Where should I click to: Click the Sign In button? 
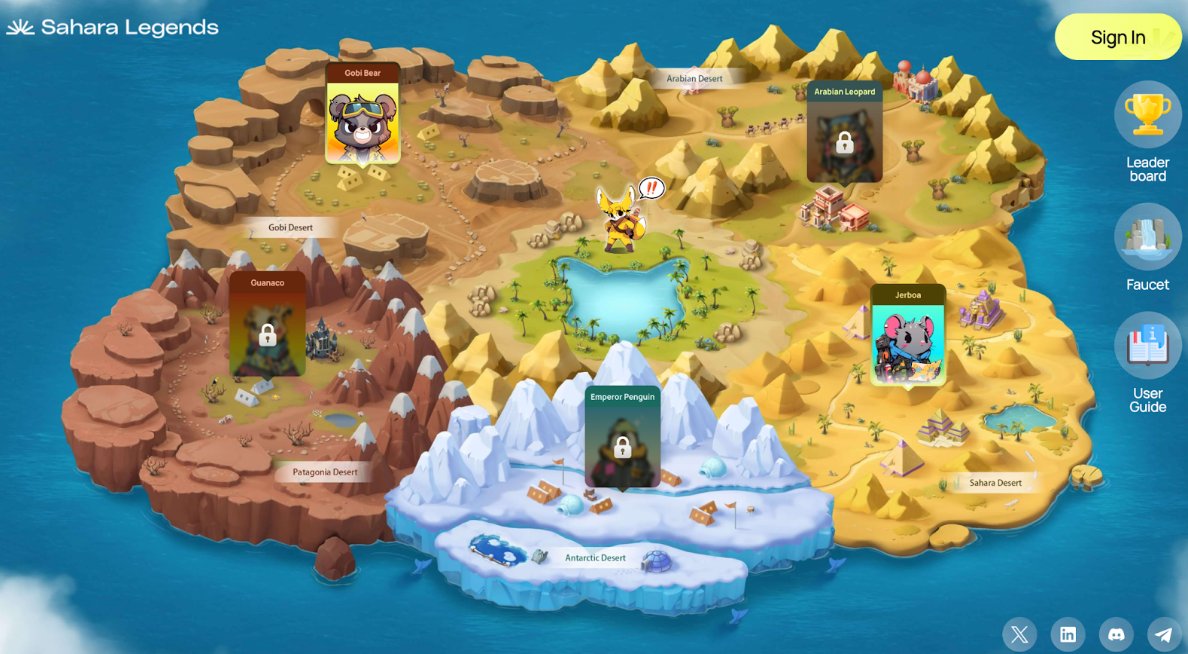pyautogui.click(x=1118, y=37)
